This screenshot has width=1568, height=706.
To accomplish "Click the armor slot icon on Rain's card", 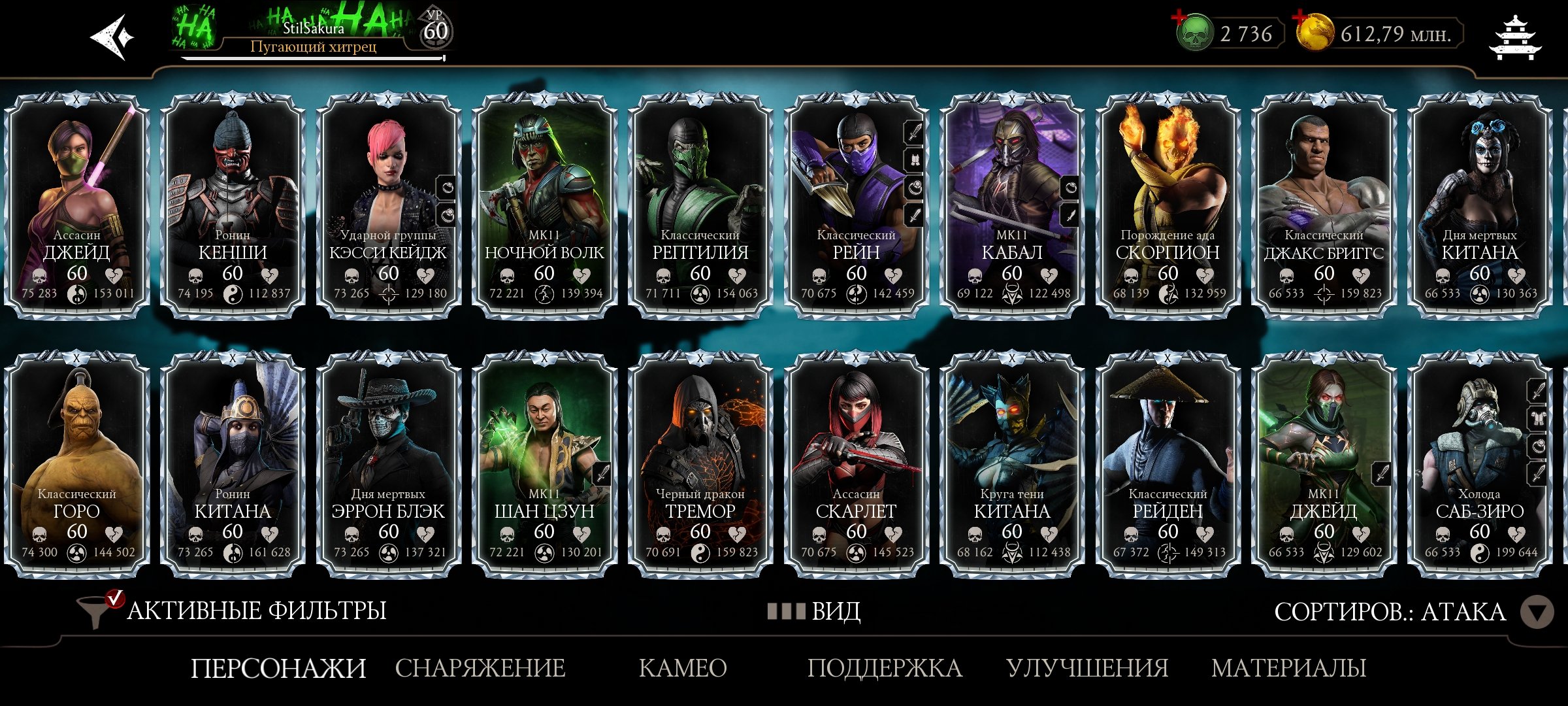I will tap(914, 160).
